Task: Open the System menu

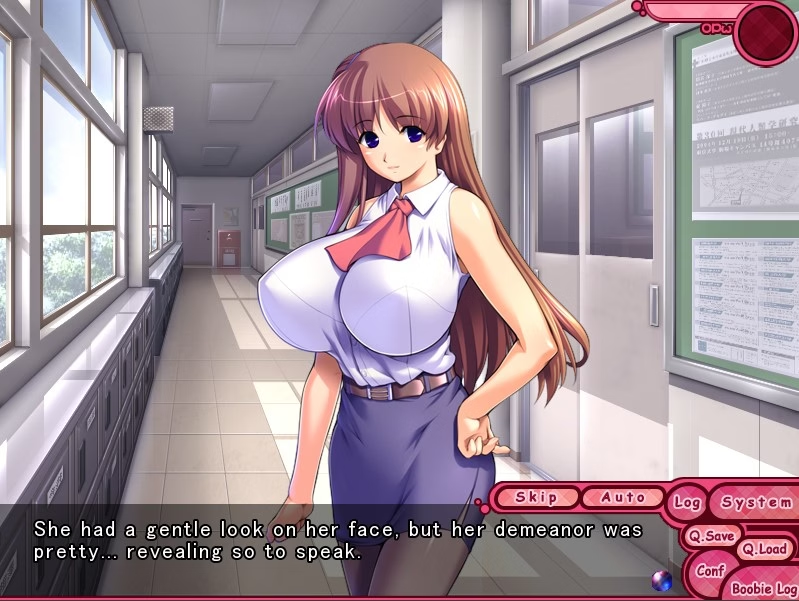Action: pos(755,502)
